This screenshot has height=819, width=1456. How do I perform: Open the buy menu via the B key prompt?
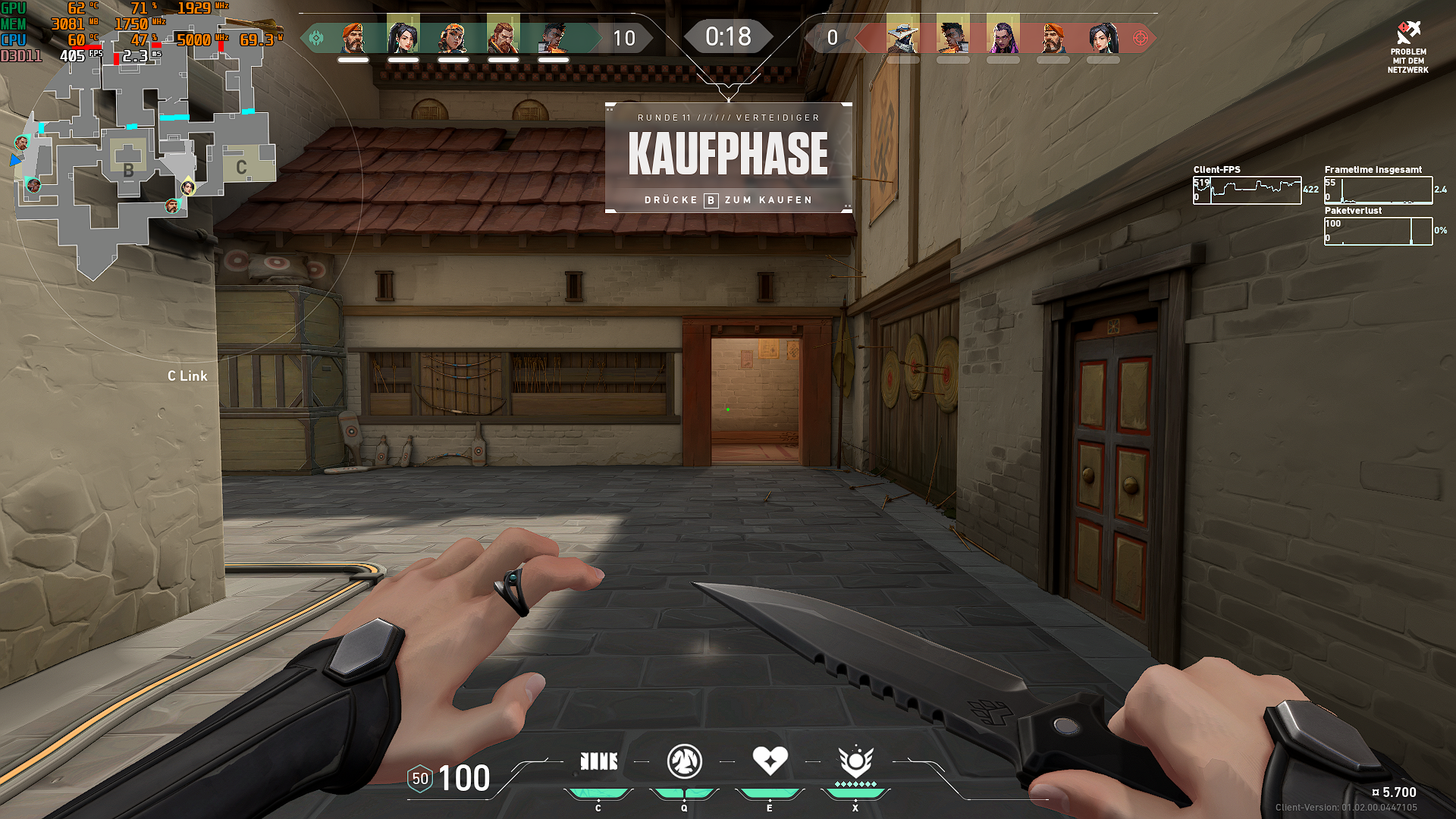710,200
